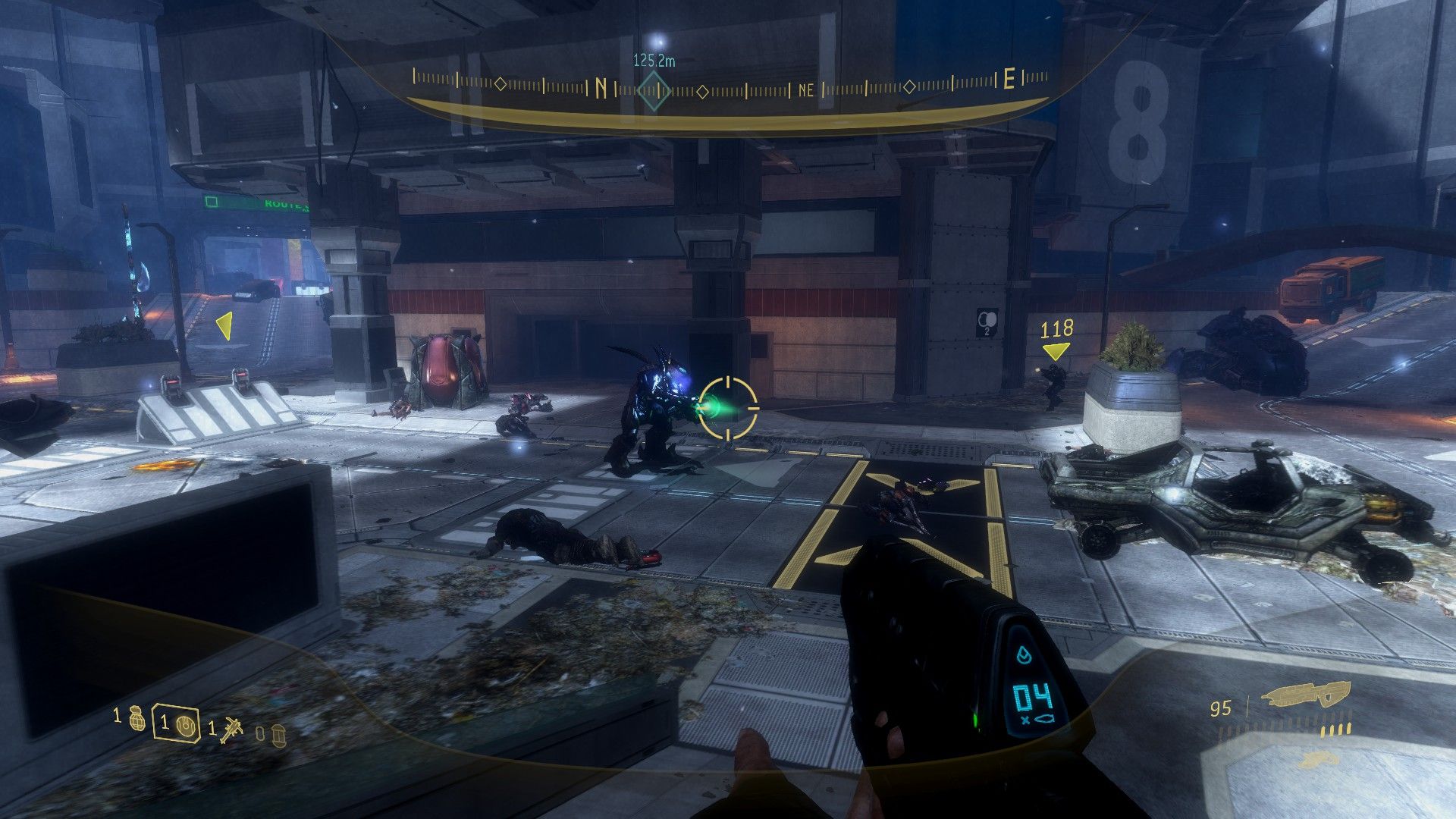Image resolution: width=1456 pixels, height=819 pixels.
Task: Click the 125.2m waypoint diamond on compass
Action: tap(653, 92)
